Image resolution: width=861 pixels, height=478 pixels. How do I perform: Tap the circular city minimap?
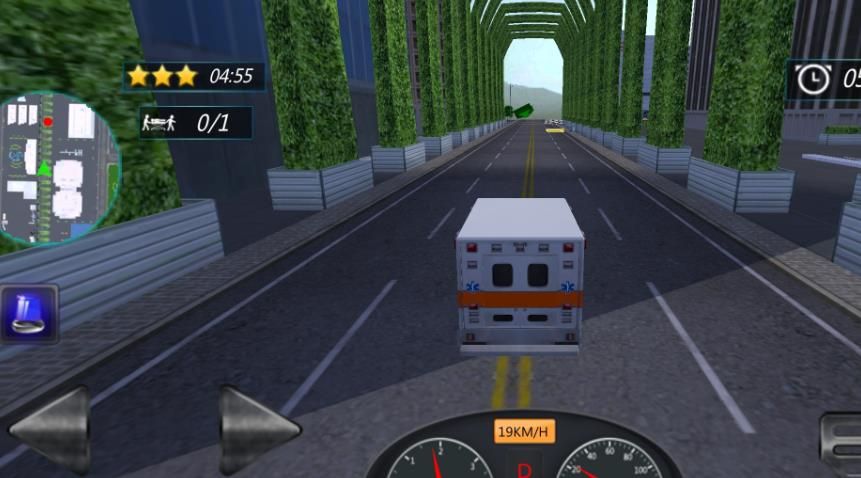coord(55,168)
